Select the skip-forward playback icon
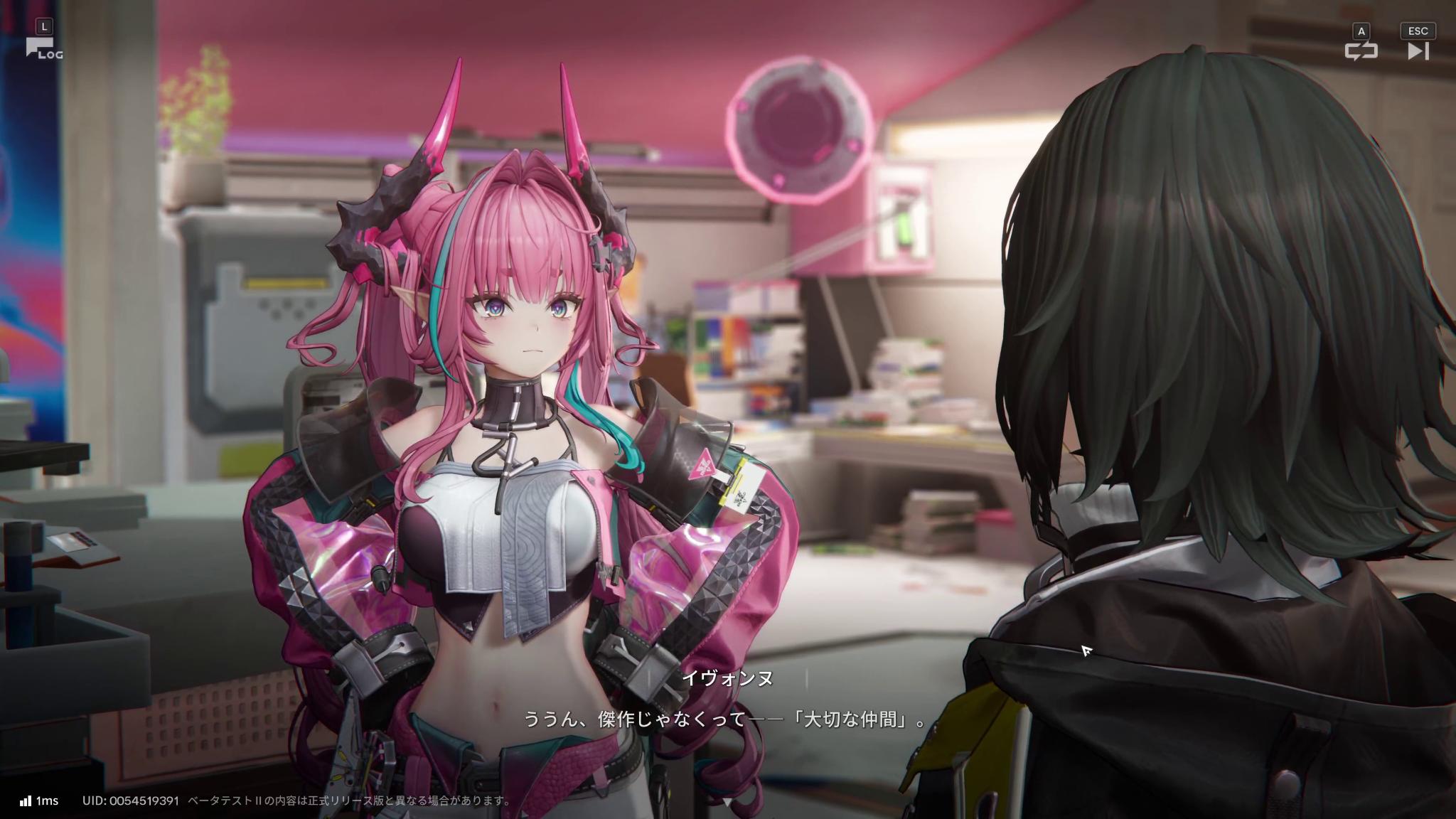The width and height of the screenshot is (1456, 819). 1418,50
